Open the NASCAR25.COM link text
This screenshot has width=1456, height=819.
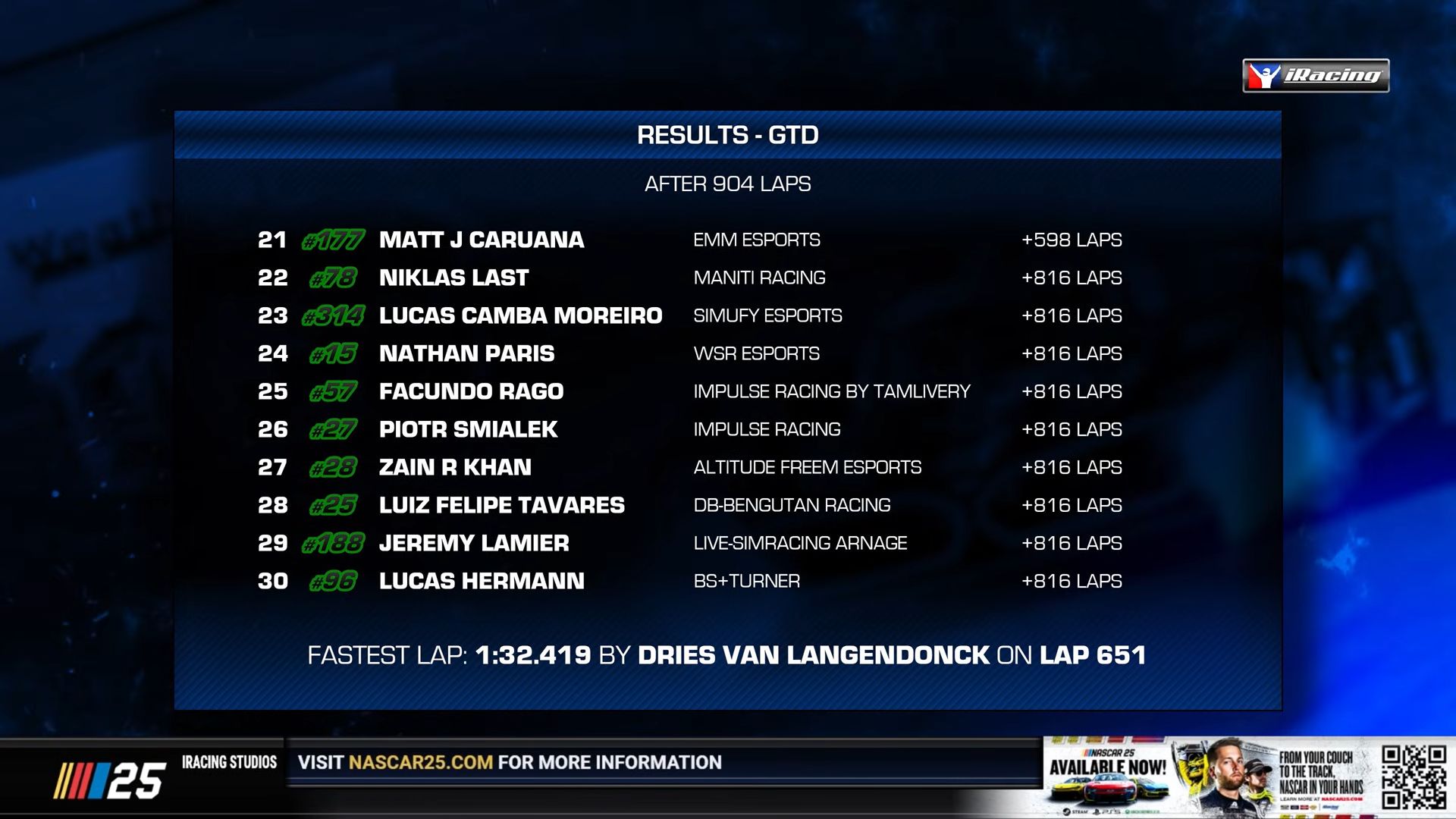point(421,762)
